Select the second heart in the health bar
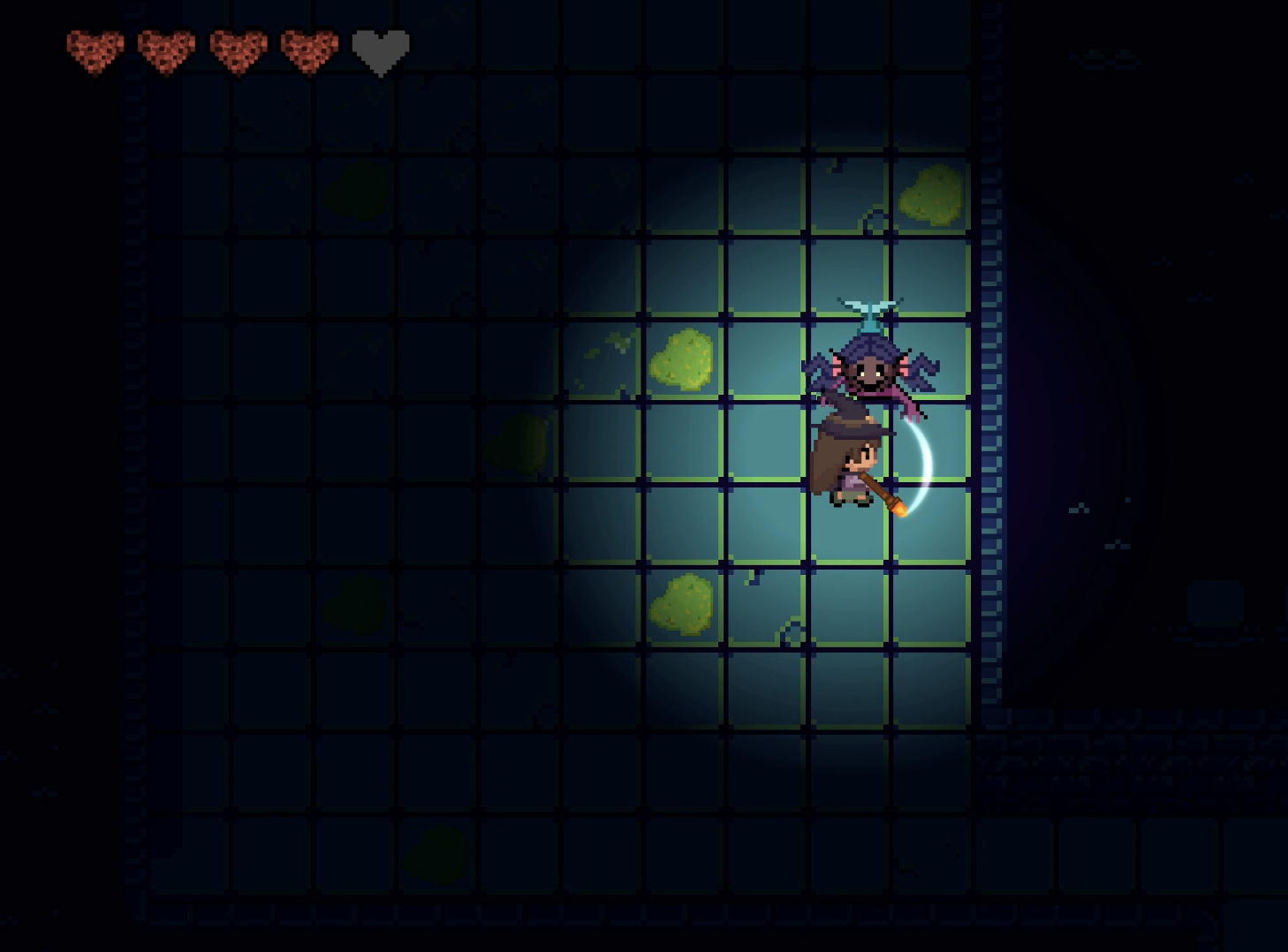 tap(166, 49)
